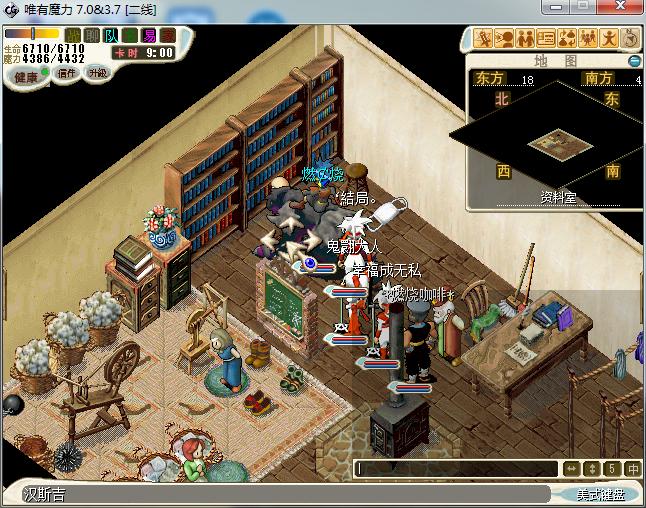Toggle the 战 battle option
Viewport: 646px width, 508px height.
[73, 36]
